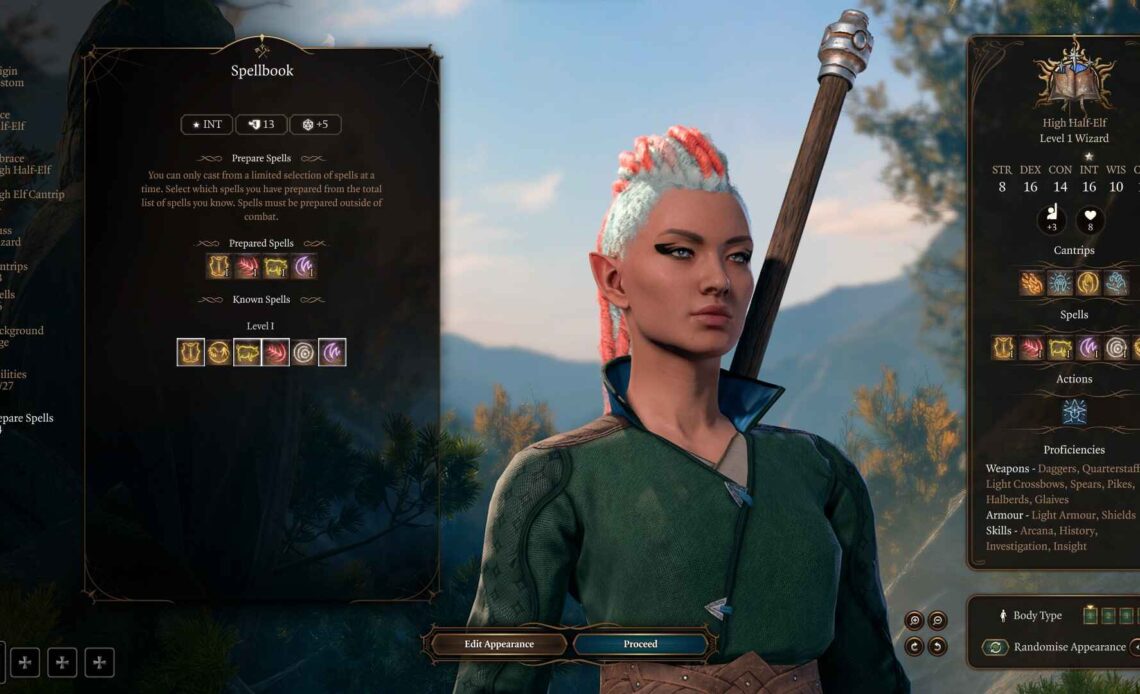Open the Edit Appearance screen
1140x694 pixels.
pyautogui.click(x=499, y=644)
